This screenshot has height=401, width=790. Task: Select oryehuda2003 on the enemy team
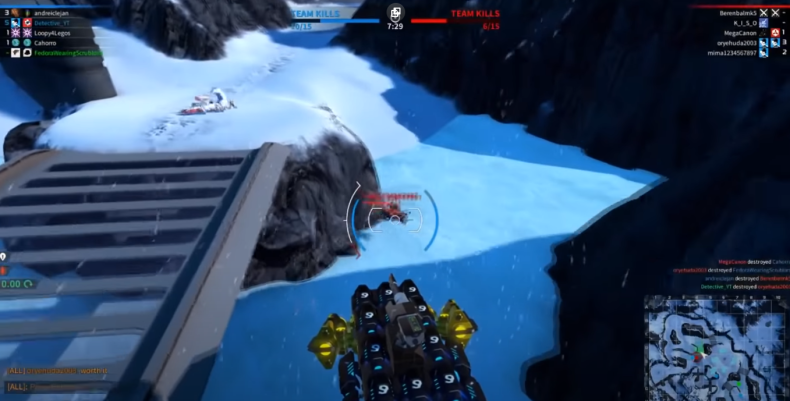tap(736, 43)
